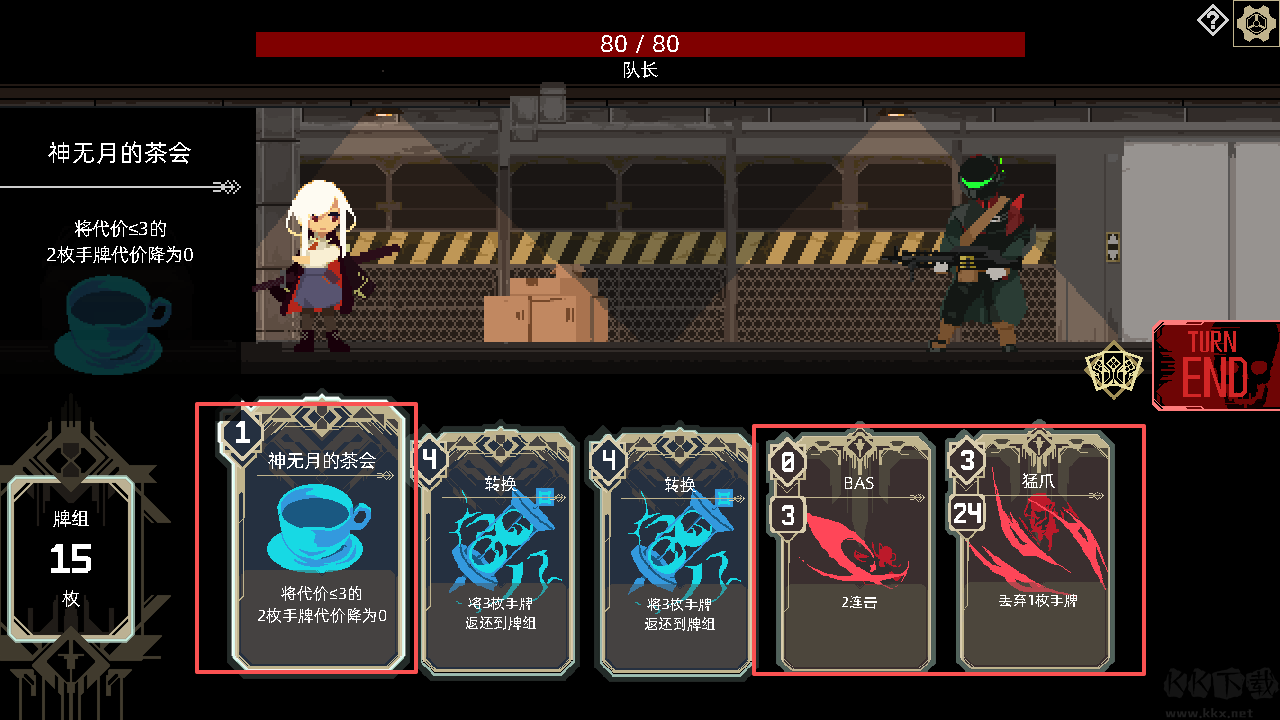Open the gear settings menu
Image resolution: width=1280 pixels, height=720 pixels.
[1254, 23]
